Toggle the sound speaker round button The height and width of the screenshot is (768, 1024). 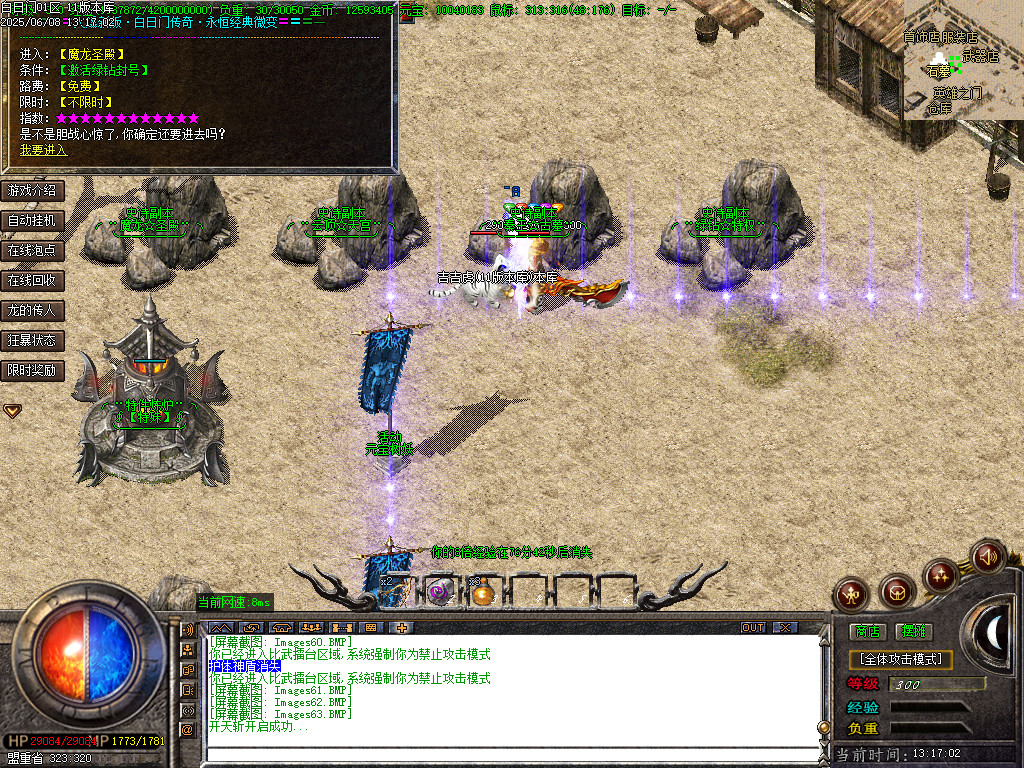[988, 556]
